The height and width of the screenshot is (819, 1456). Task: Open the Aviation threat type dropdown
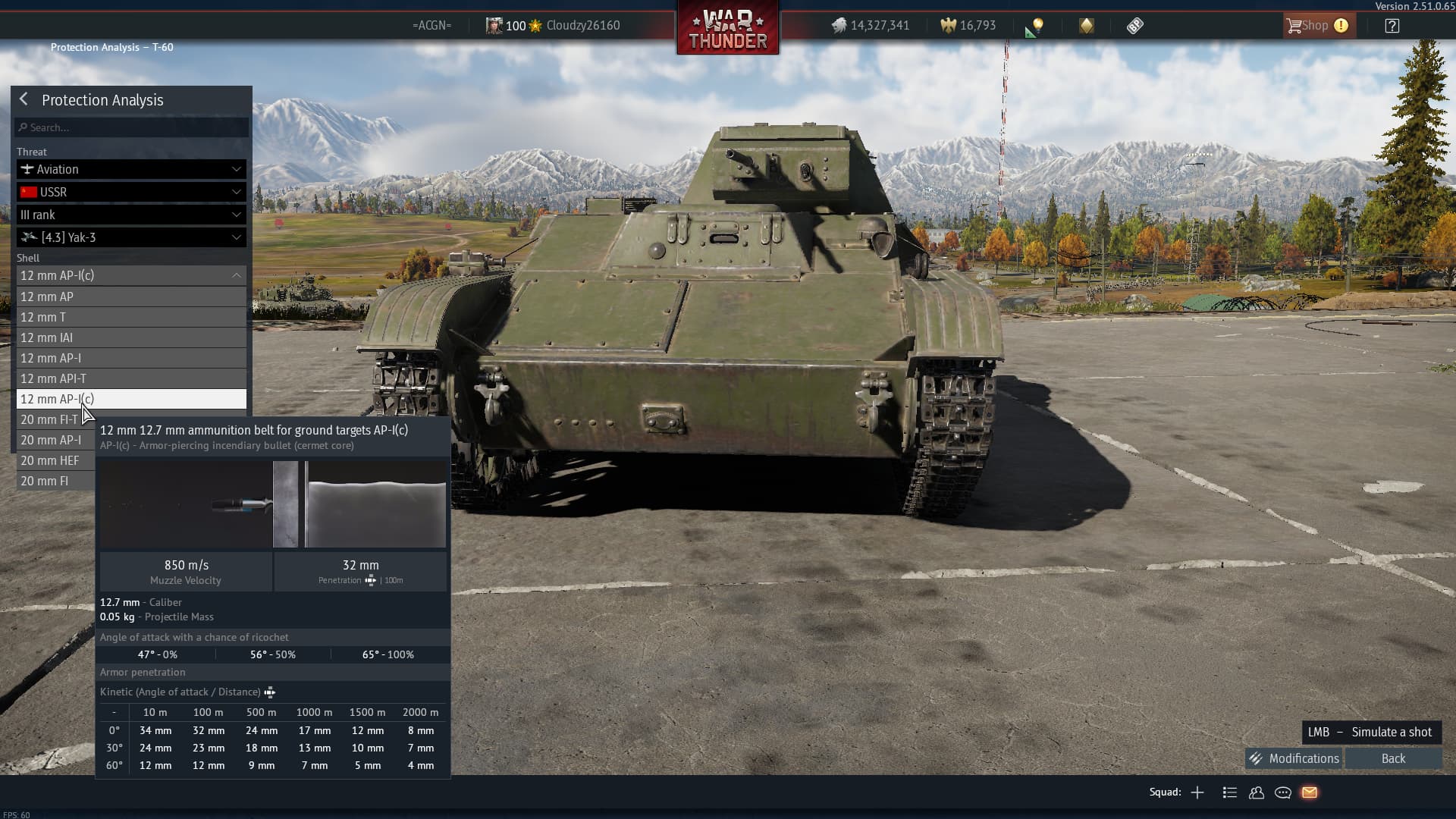(131, 169)
